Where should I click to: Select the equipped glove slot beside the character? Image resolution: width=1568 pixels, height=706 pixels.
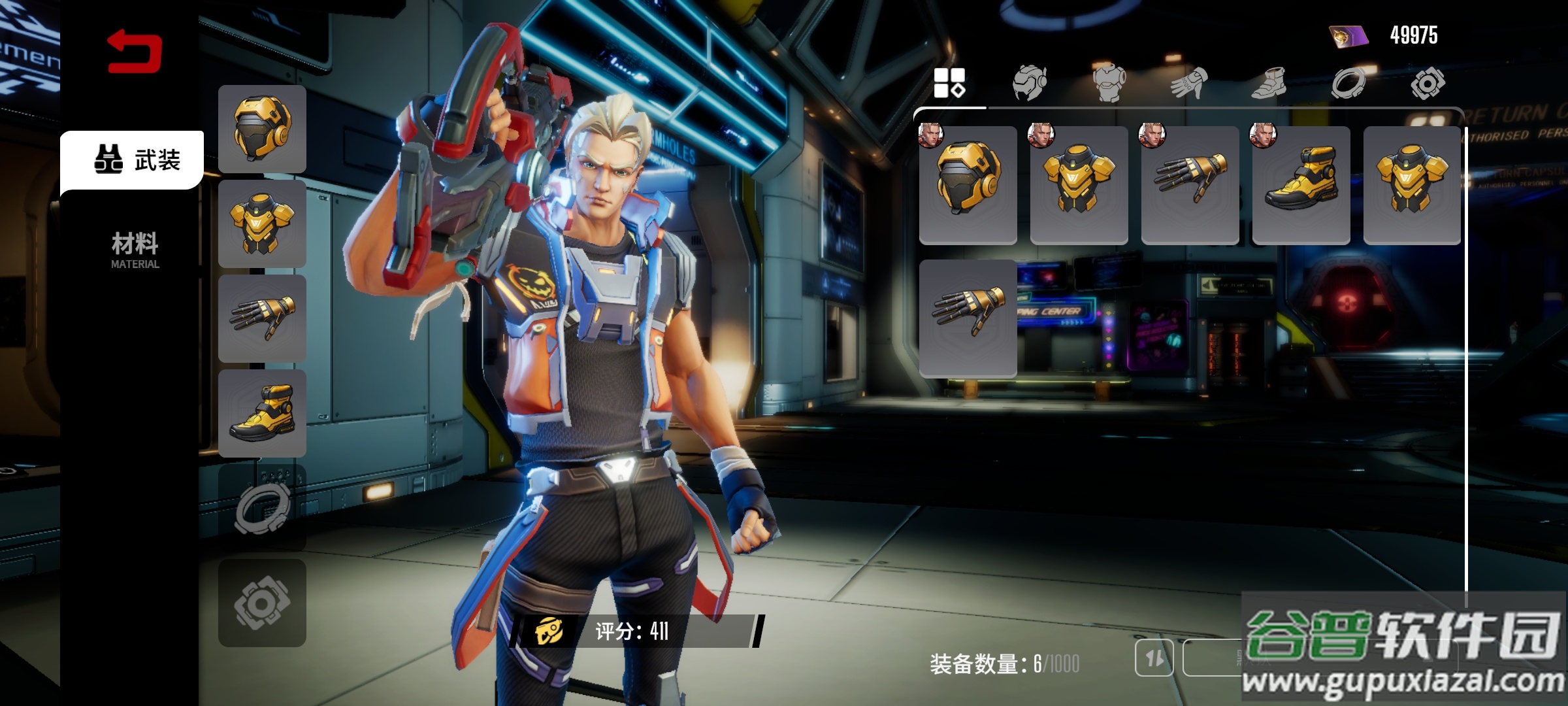click(x=262, y=318)
